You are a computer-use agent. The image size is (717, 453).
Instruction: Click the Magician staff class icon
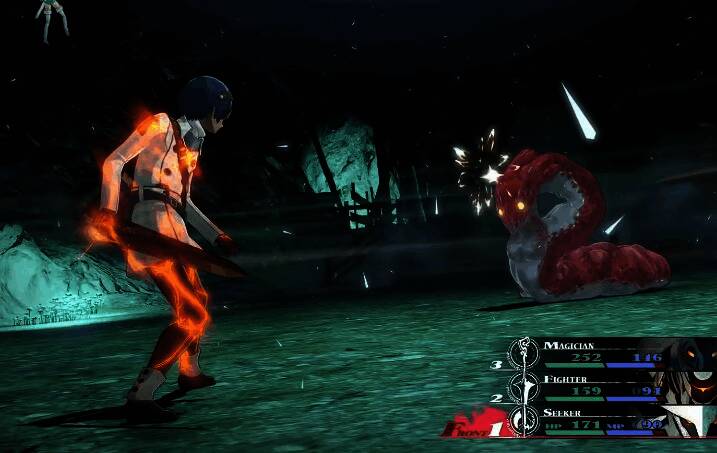point(523,353)
